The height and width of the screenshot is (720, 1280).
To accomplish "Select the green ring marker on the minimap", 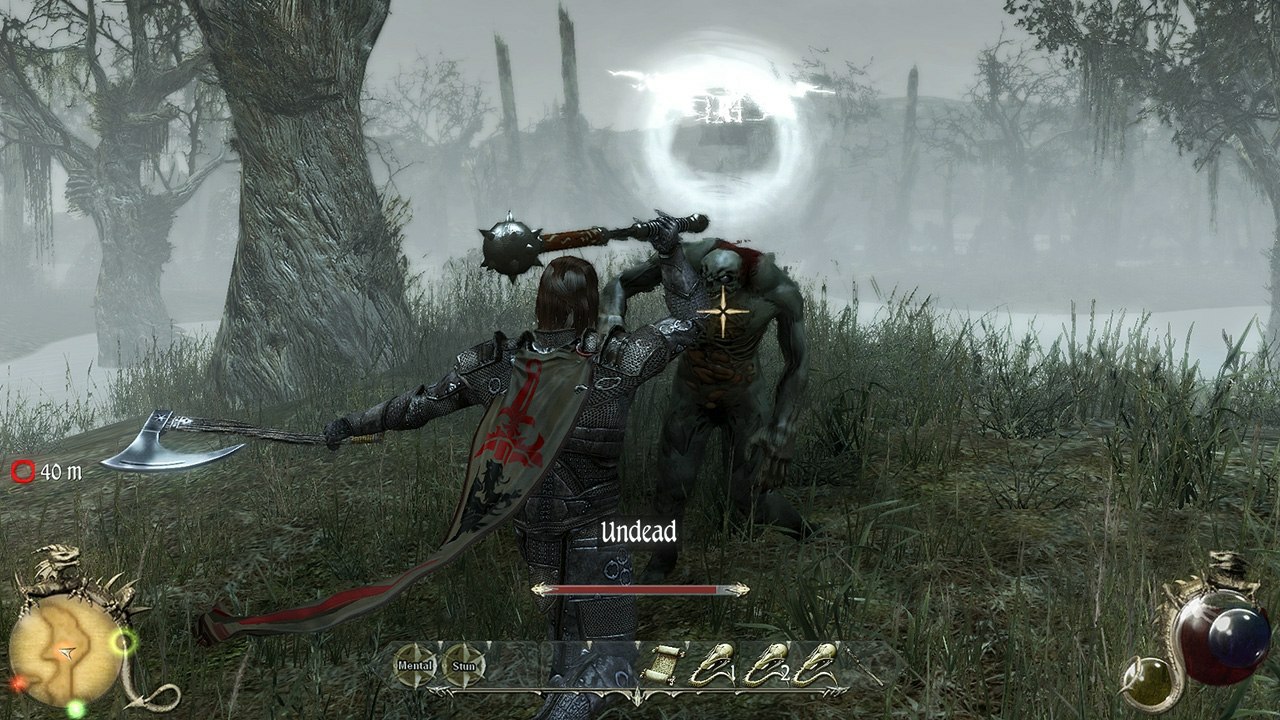I will 124,642.
